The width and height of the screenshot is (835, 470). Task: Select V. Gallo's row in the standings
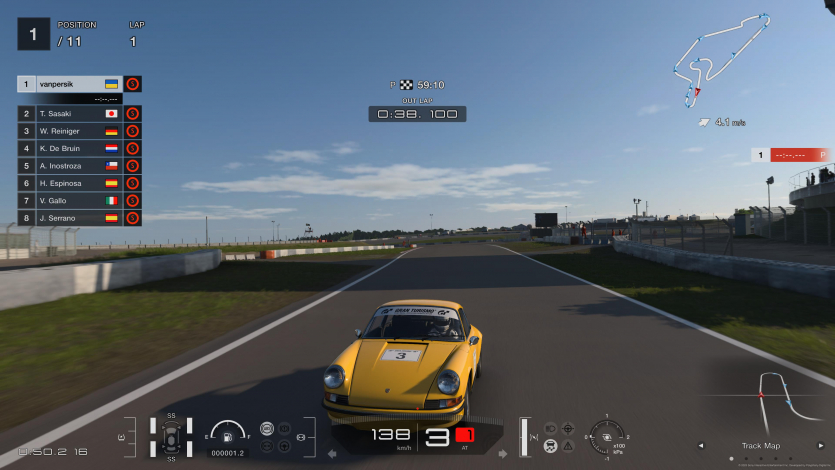70,200
